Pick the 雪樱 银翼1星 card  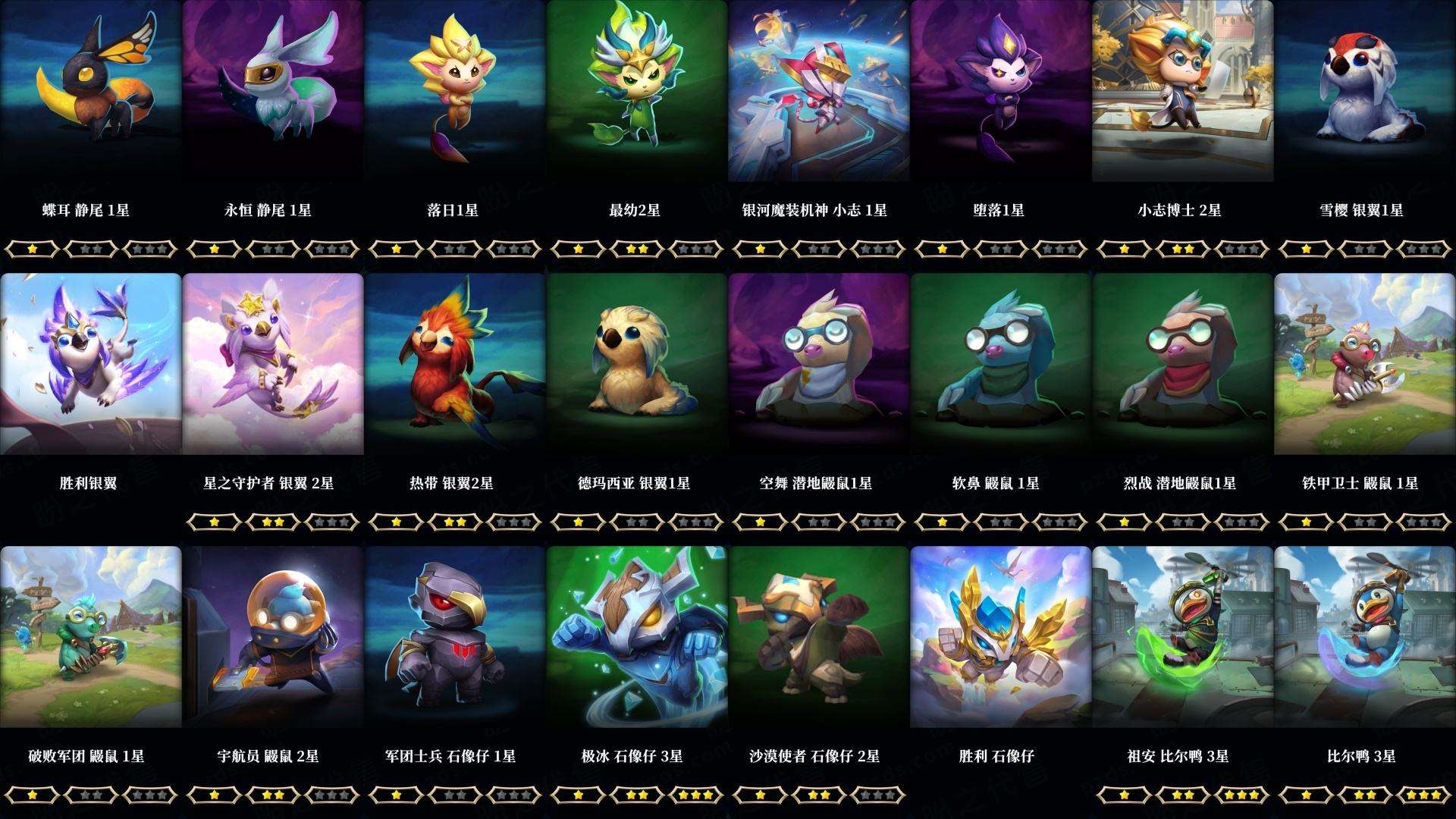click(1365, 91)
